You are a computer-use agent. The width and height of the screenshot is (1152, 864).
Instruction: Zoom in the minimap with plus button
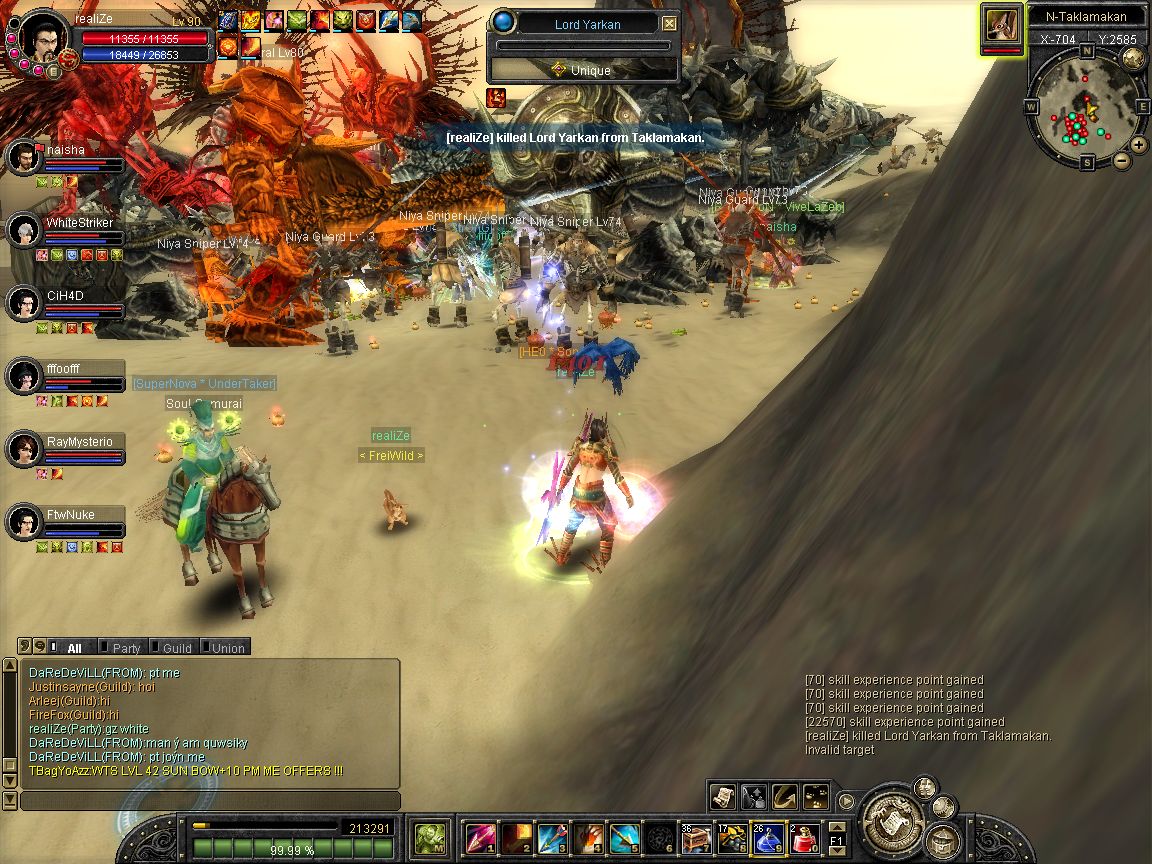tap(1139, 145)
